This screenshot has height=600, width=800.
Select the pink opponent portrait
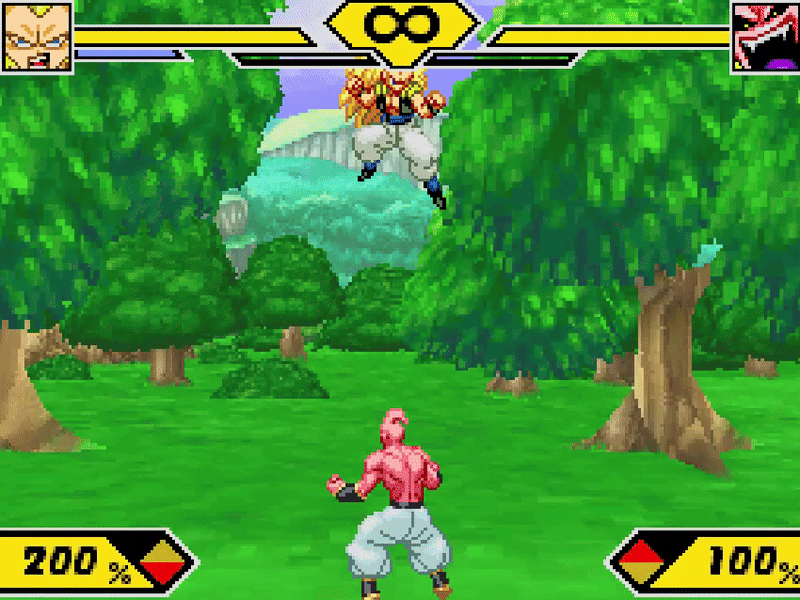[x=764, y=37]
